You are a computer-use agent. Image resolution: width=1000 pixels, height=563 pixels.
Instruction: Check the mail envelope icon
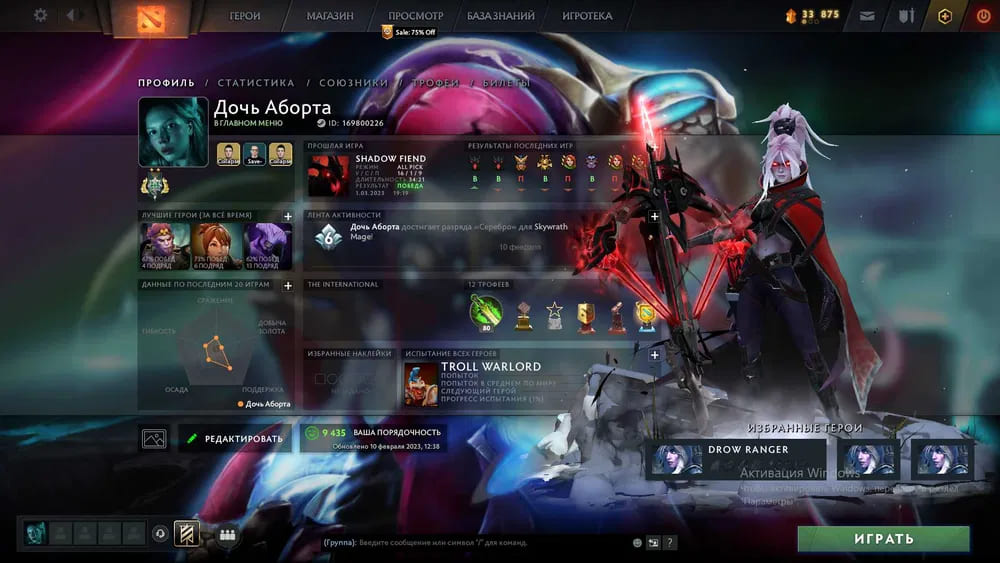pyautogui.click(x=866, y=16)
